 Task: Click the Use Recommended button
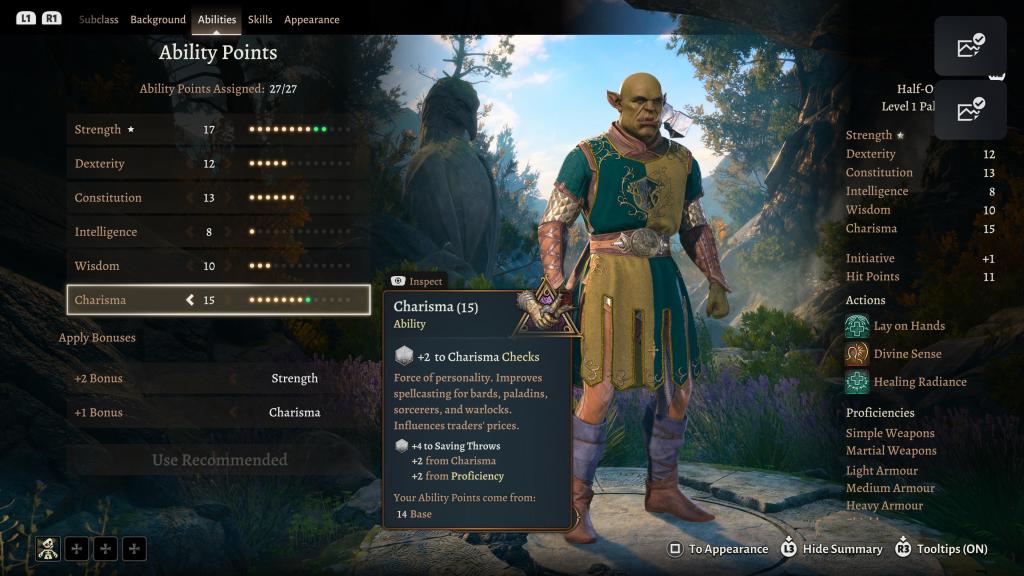219,460
